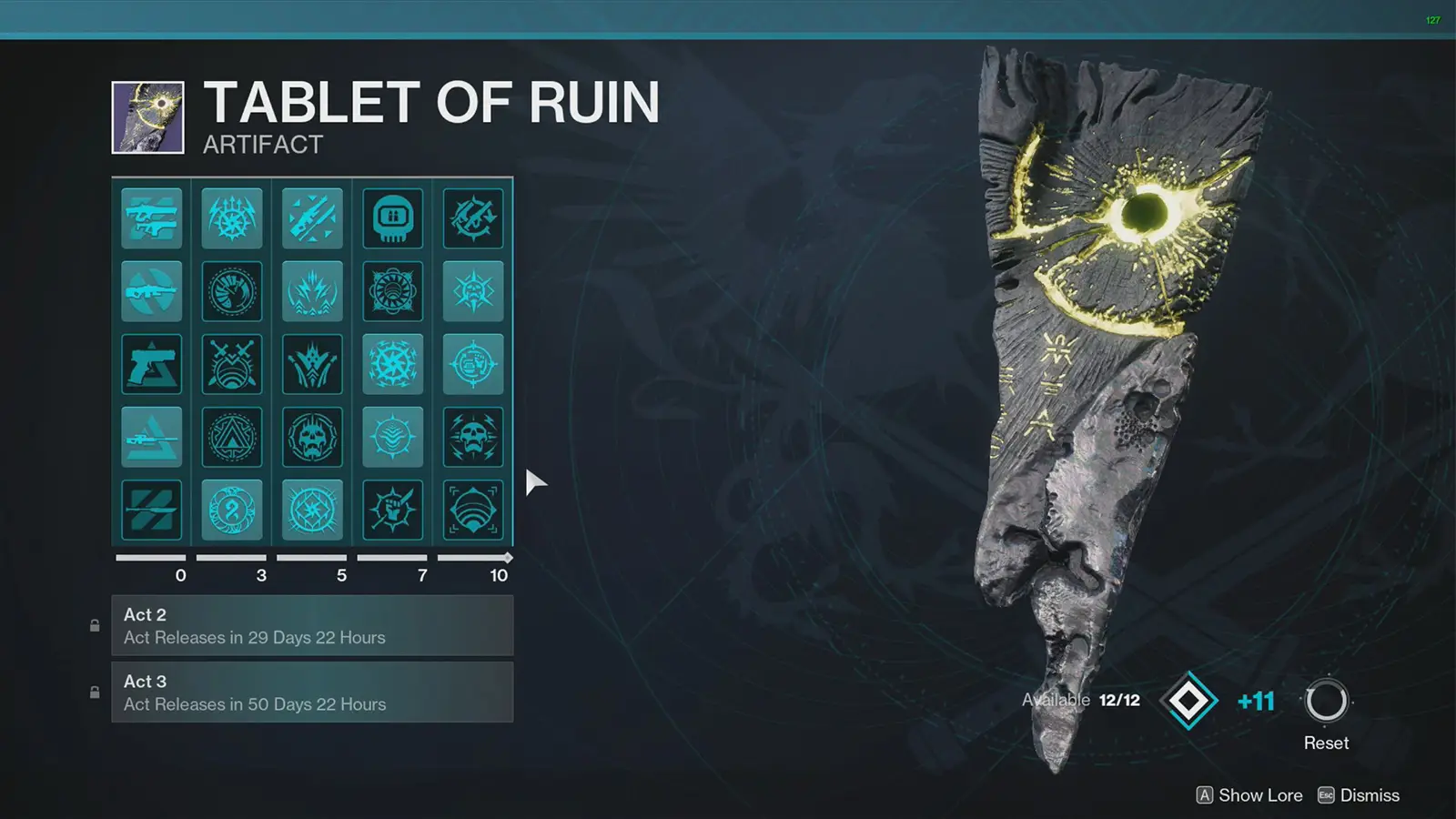
Task: Select the sniper rifle perk in column one
Action: coord(151,436)
